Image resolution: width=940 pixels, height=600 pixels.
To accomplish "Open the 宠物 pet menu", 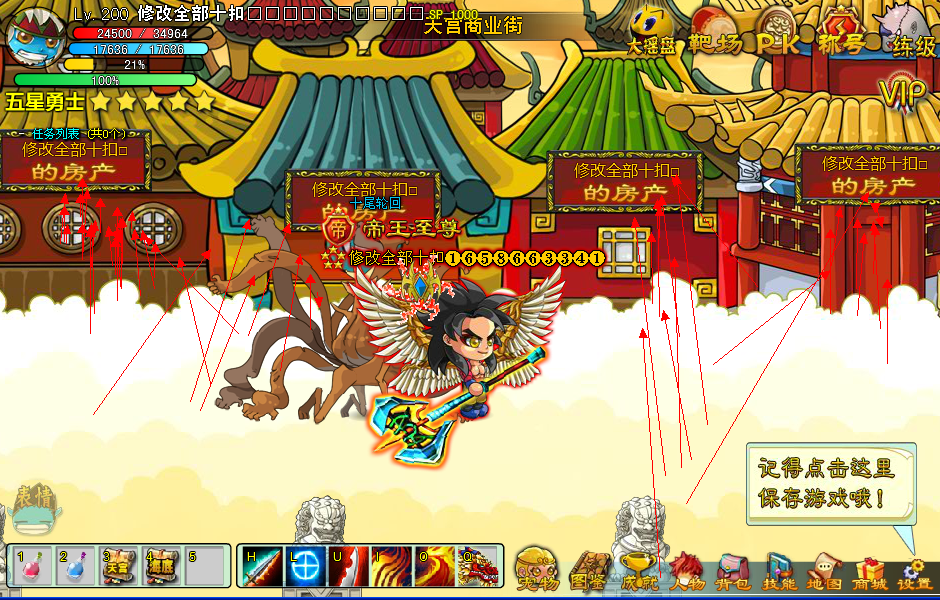I will pos(538,569).
